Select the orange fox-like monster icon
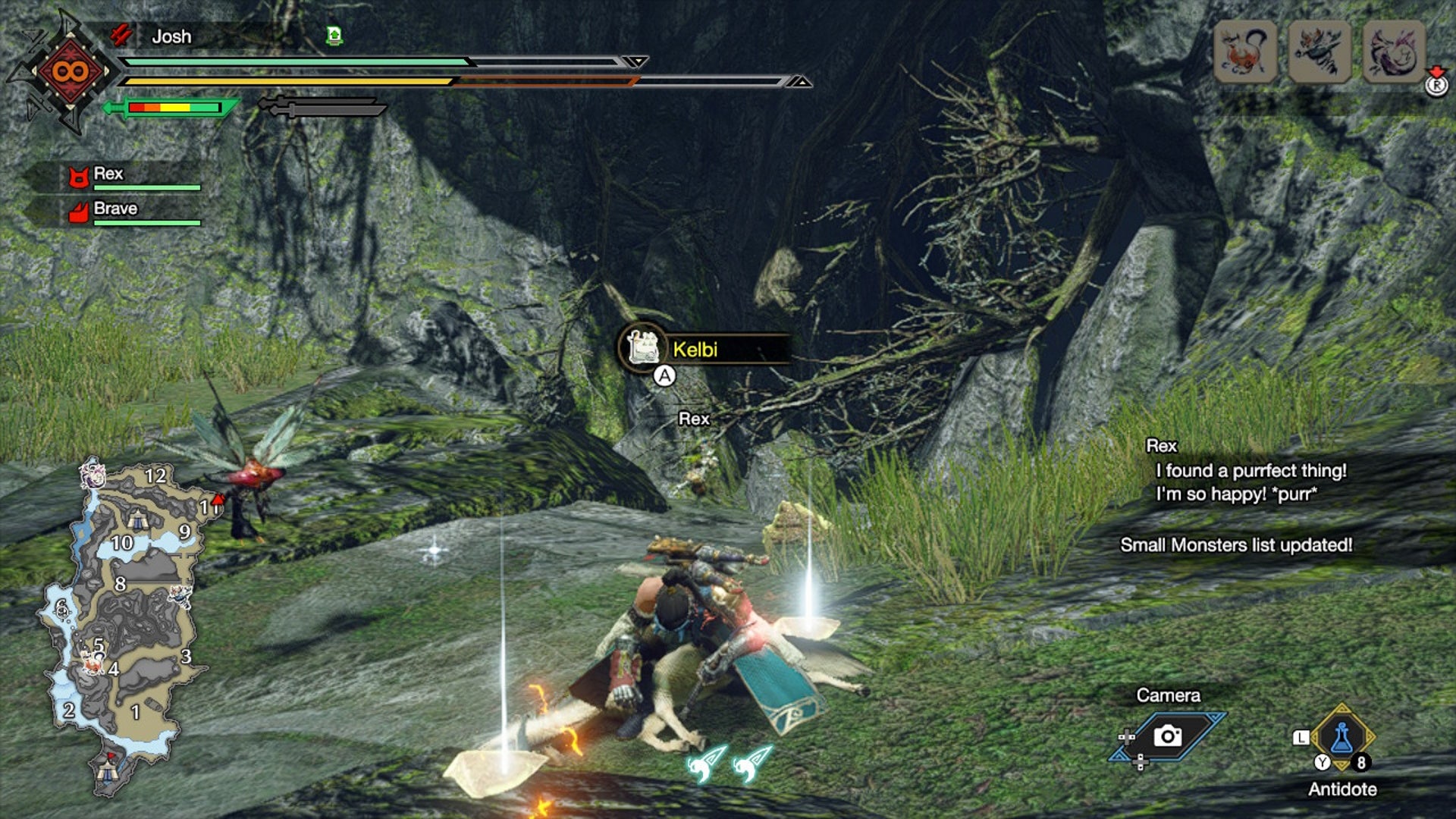Viewport: 1456px width, 819px height. pyautogui.click(x=1244, y=52)
